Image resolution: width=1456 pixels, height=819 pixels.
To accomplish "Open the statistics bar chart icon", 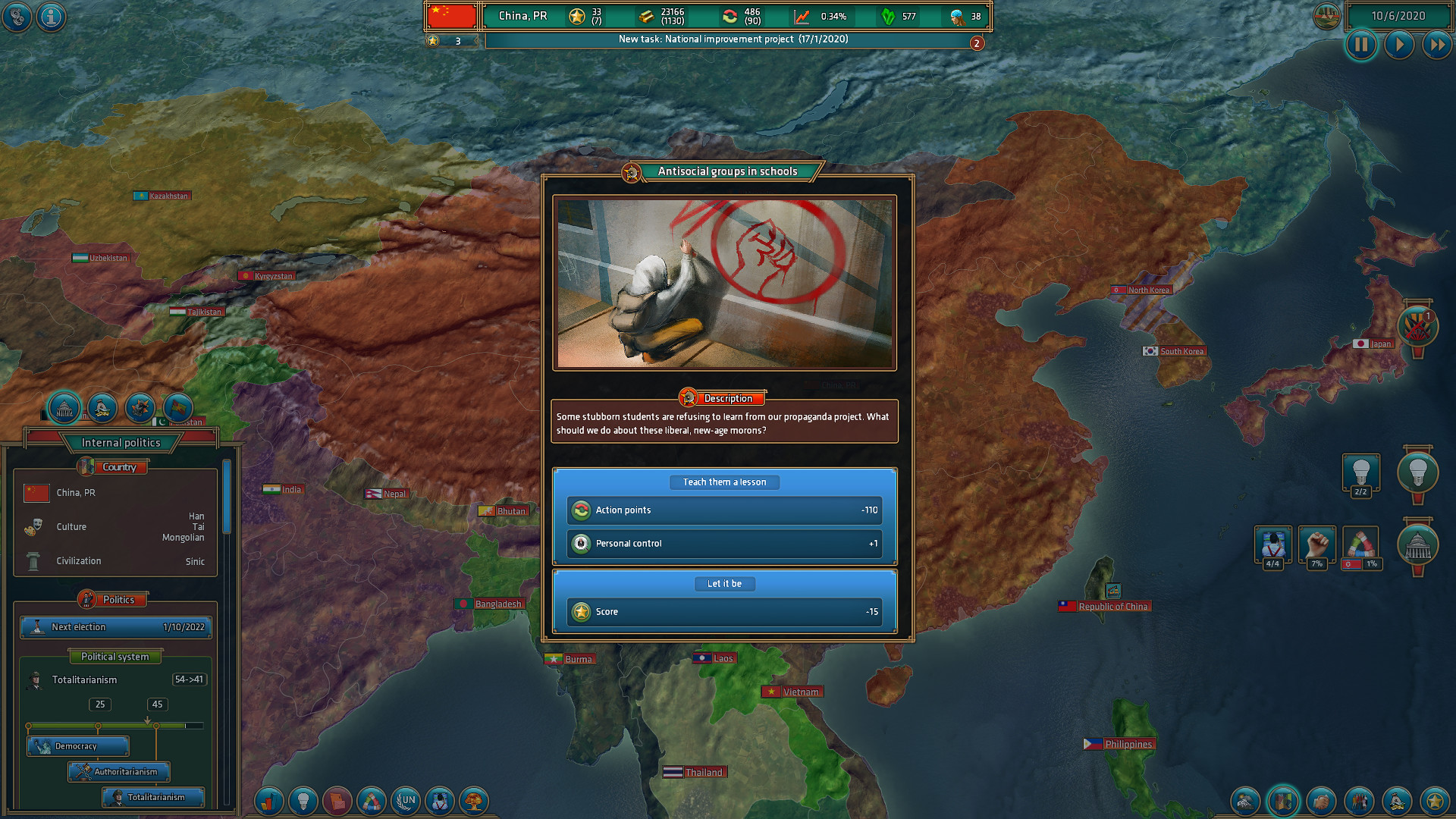I will click(x=268, y=801).
